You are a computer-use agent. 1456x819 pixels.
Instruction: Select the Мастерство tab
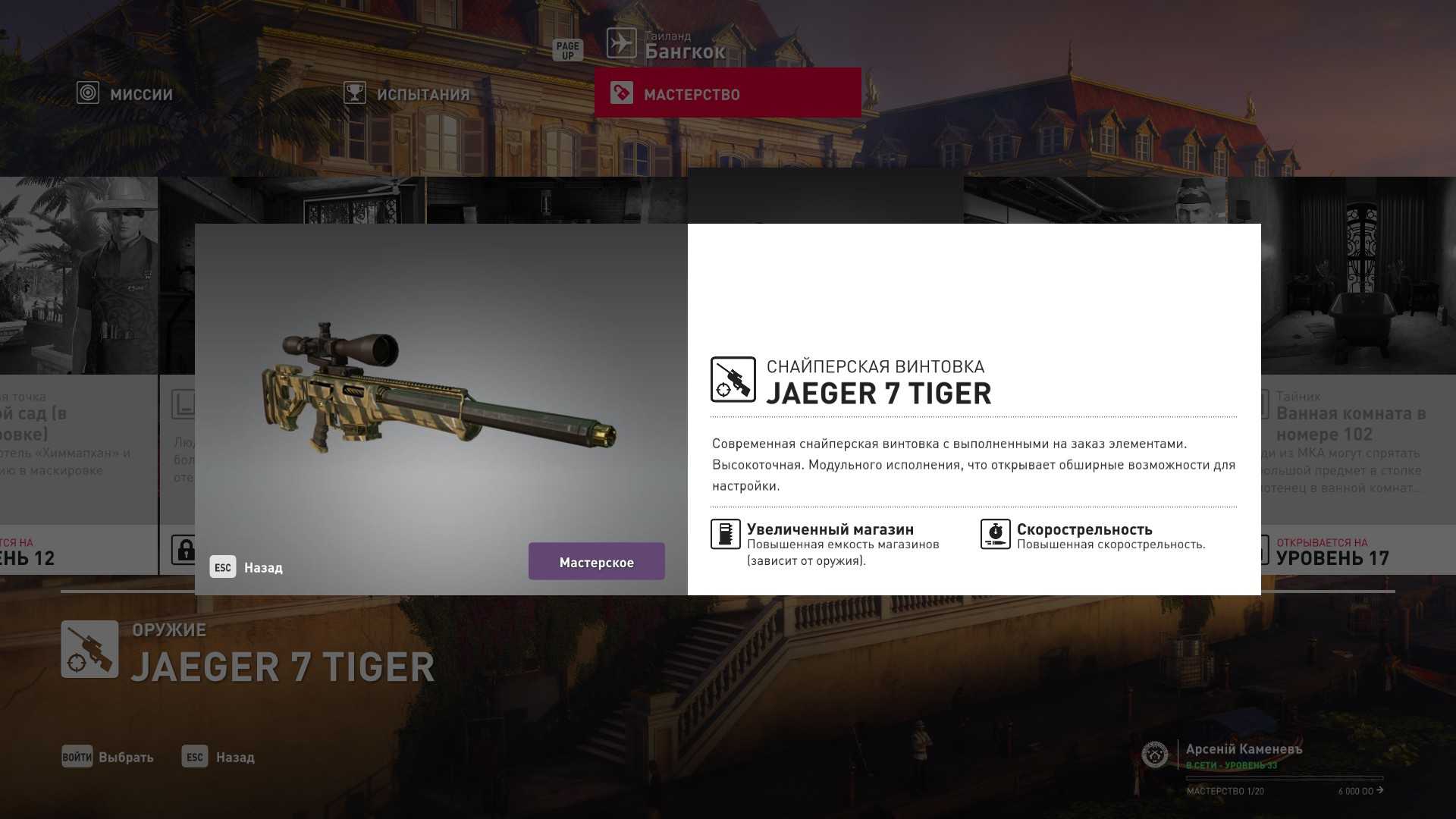click(x=727, y=93)
